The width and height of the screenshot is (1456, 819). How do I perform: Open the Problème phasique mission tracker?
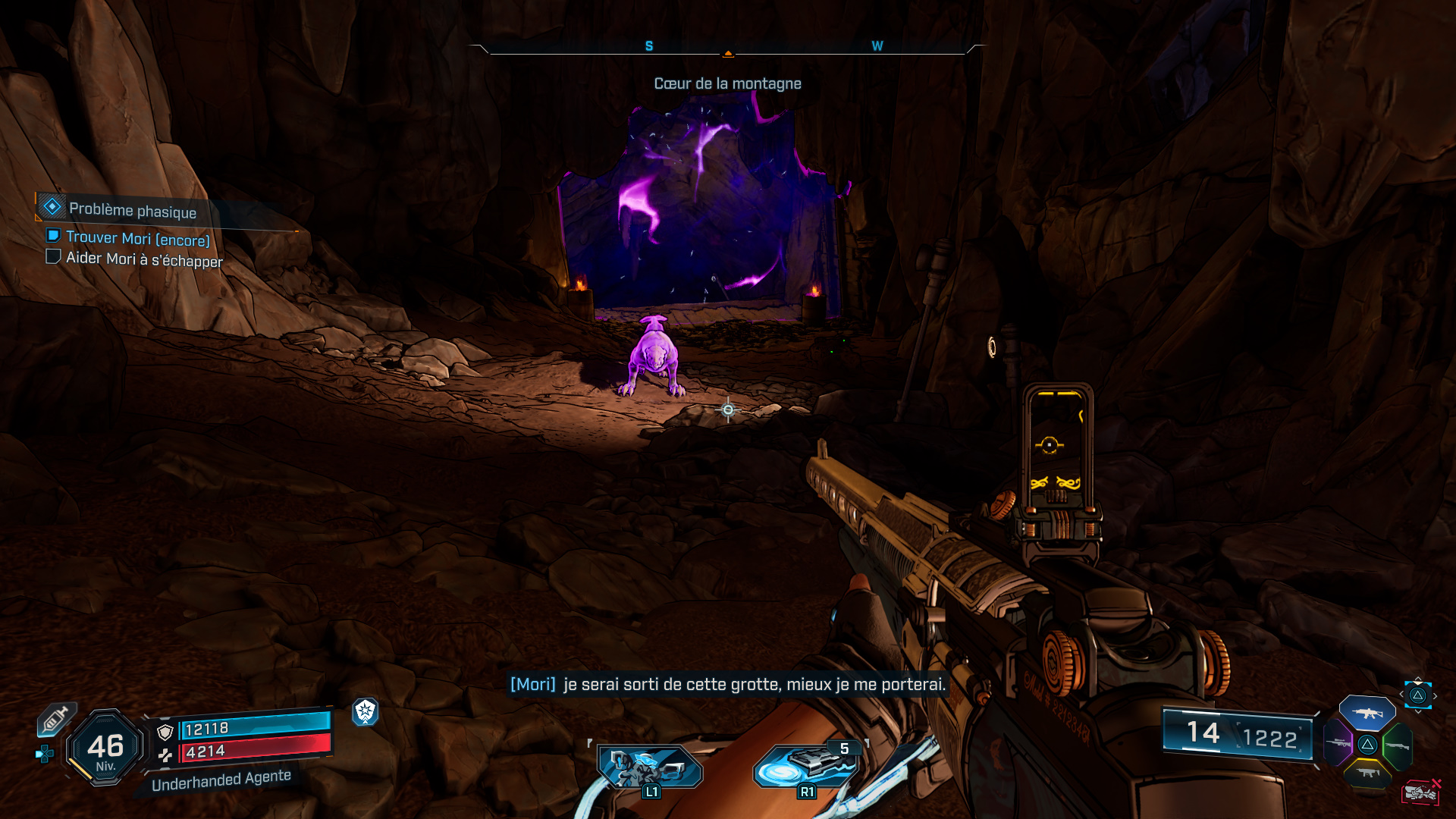(x=132, y=210)
